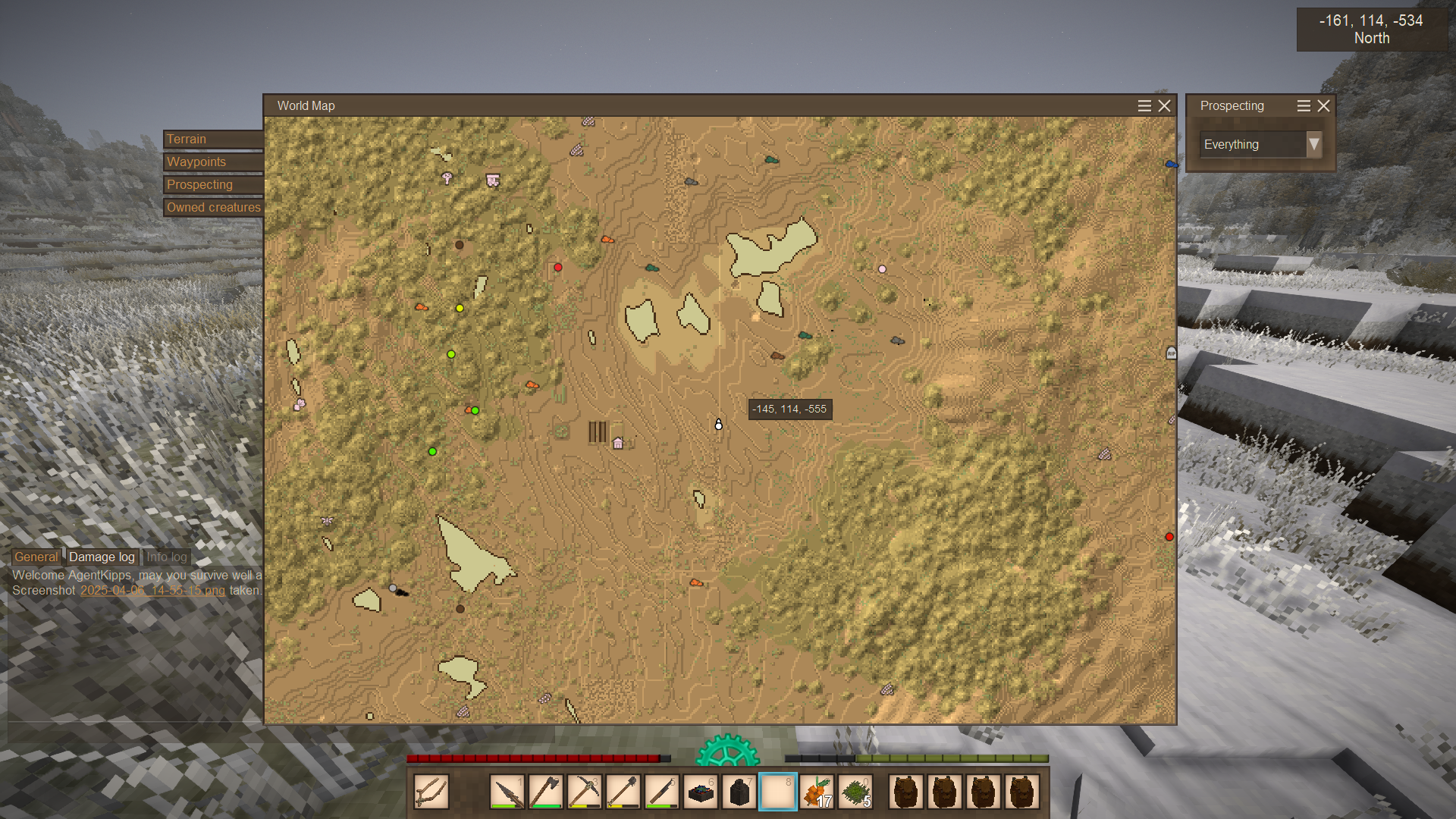Pick the orange carrots stack of 17
The height and width of the screenshot is (819, 1456).
(817, 792)
